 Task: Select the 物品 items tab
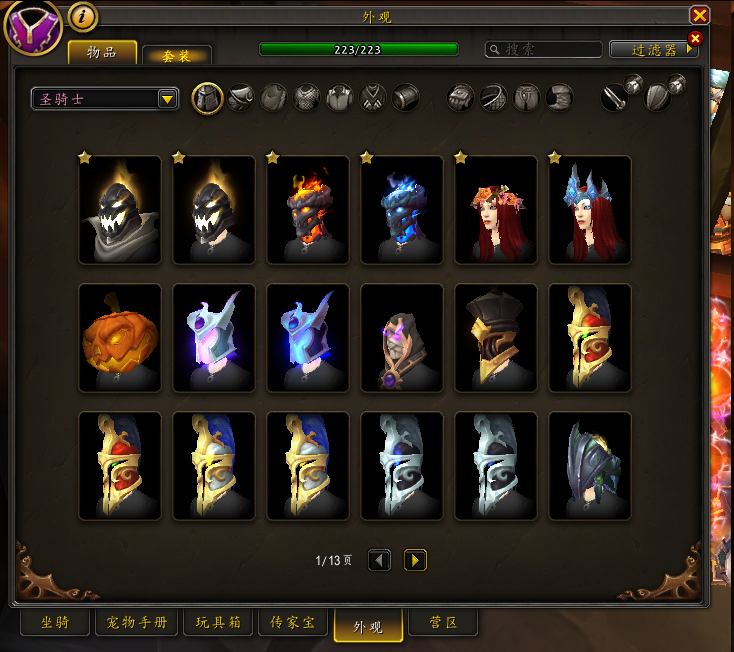point(102,53)
